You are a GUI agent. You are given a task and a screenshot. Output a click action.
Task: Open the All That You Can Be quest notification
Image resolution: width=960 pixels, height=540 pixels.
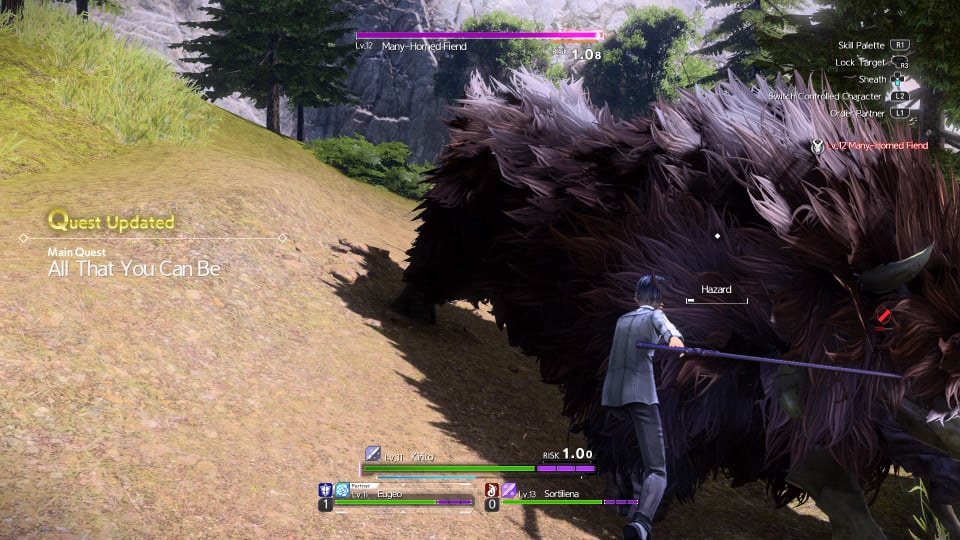point(134,269)
